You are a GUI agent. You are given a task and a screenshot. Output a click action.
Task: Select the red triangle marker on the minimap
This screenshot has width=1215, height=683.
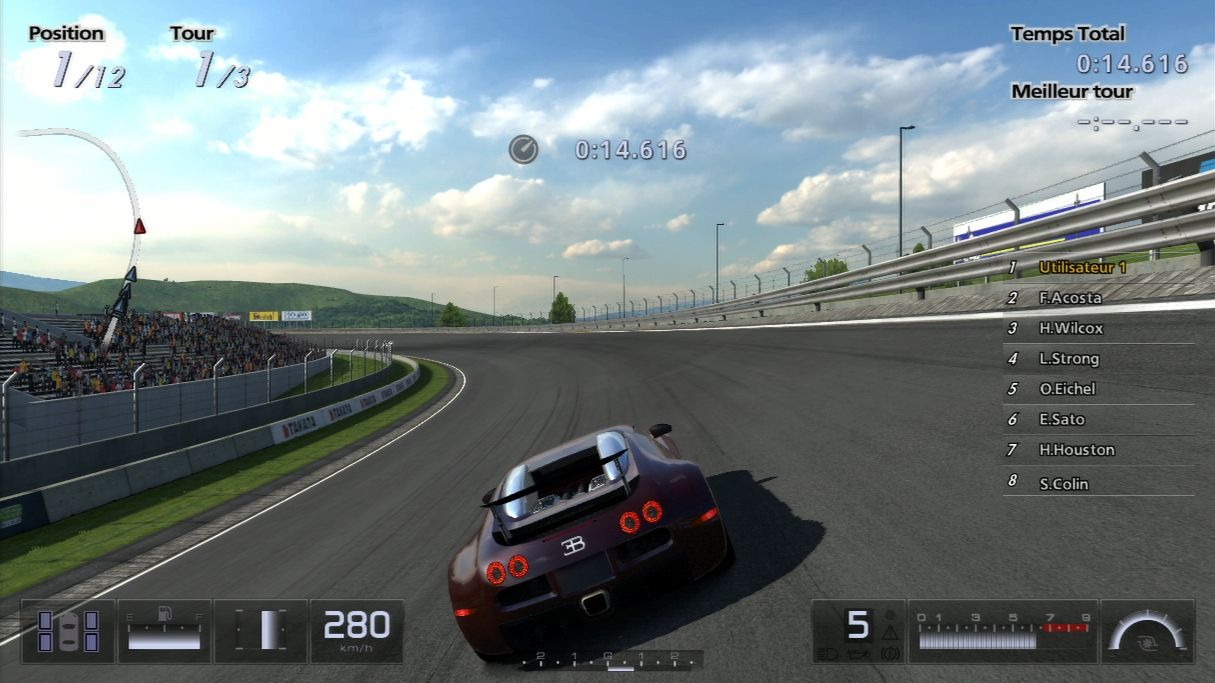[x=139, y=226]
